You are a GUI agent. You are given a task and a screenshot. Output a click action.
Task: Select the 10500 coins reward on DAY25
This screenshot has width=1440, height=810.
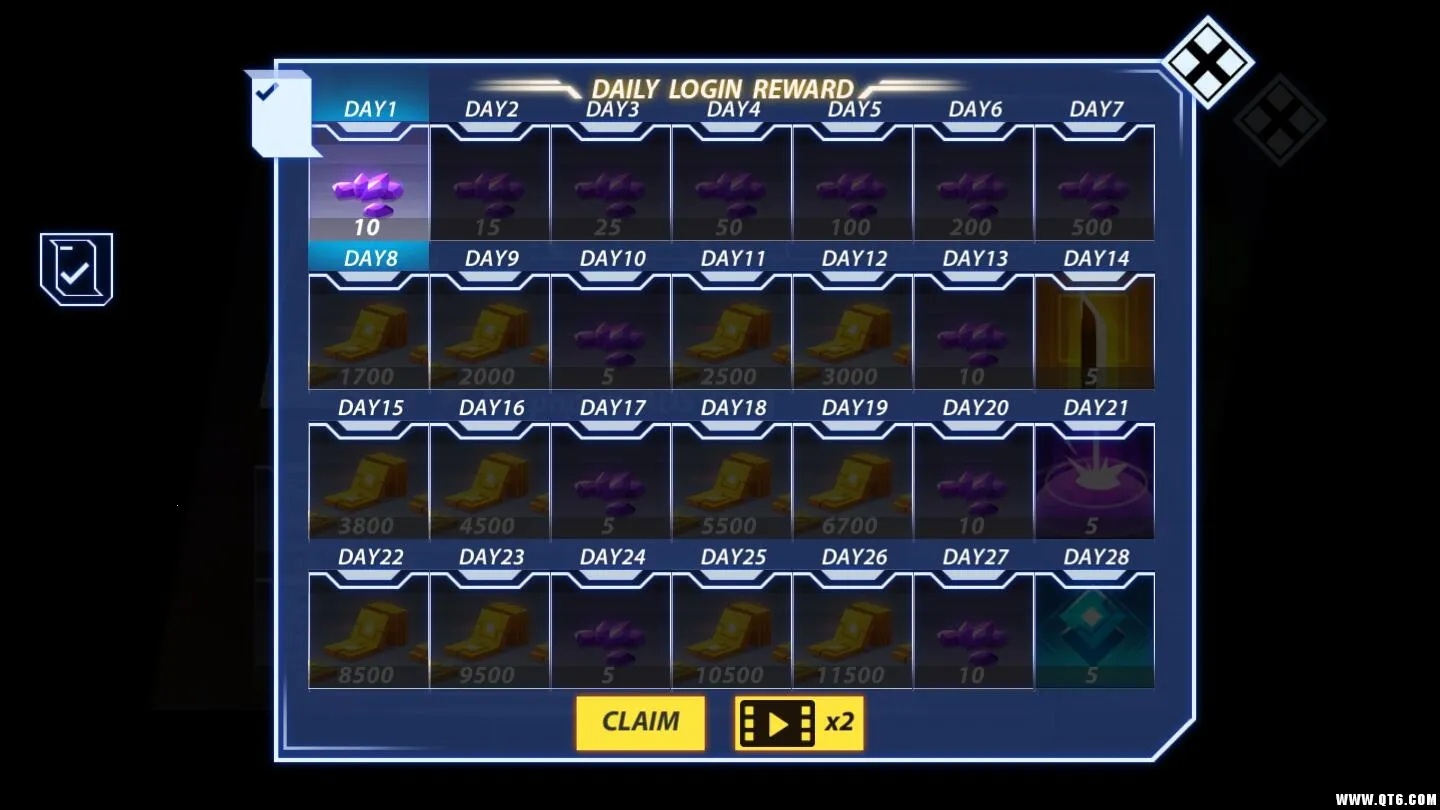[731, 630]
